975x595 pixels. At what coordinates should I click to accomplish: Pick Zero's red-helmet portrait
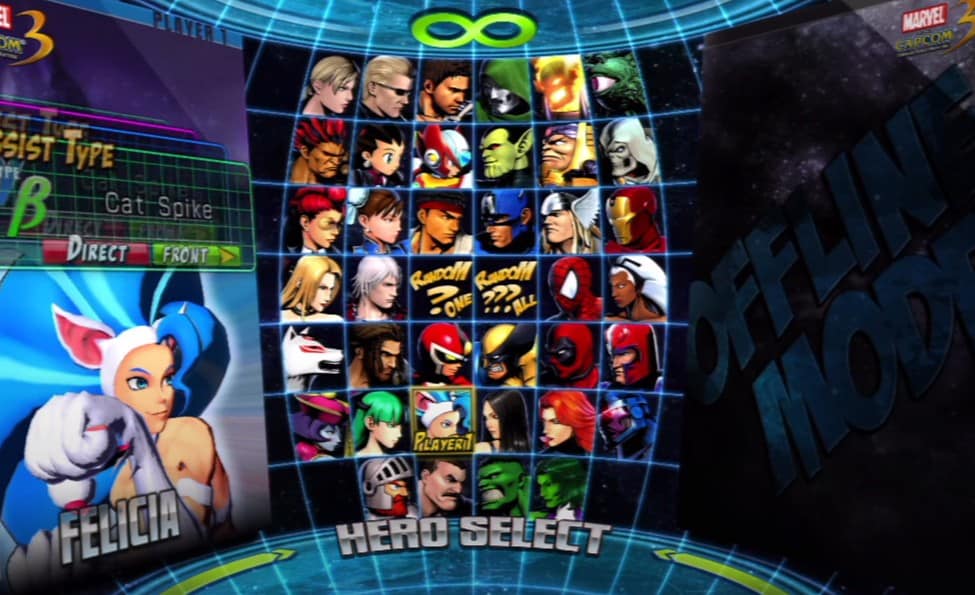[x=443, y=154]
